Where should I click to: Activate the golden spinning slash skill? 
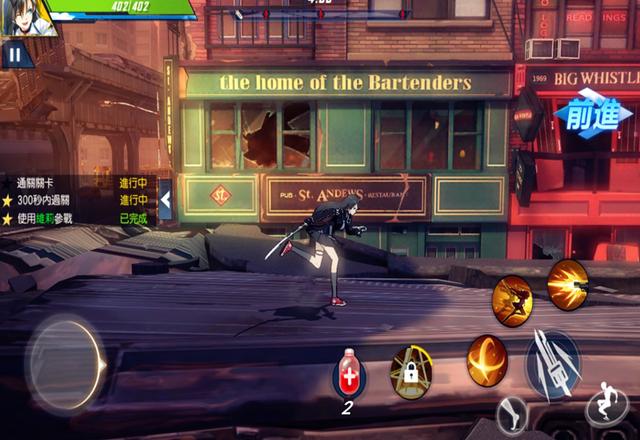487,360
